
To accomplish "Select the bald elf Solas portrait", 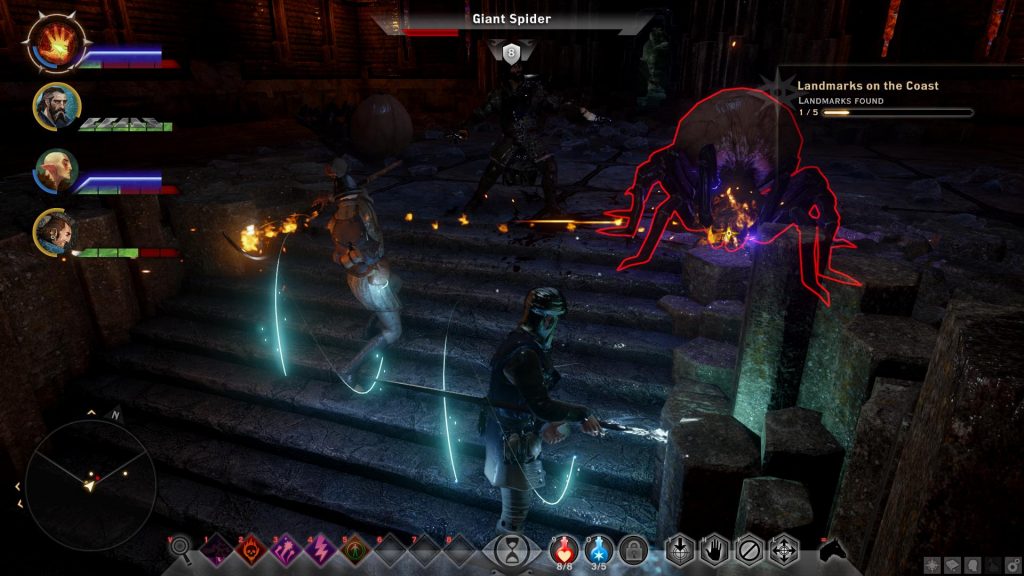I will tap(55, 170).
